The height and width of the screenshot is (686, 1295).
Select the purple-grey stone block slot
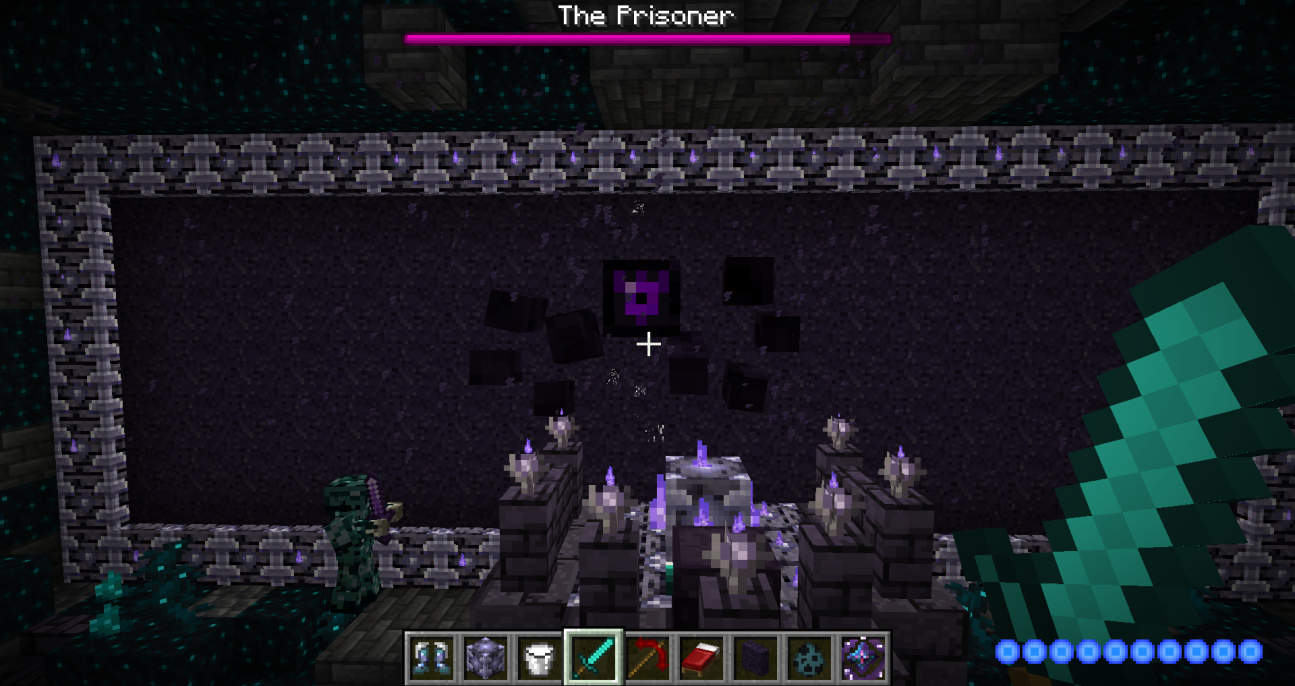coord(486,658)
